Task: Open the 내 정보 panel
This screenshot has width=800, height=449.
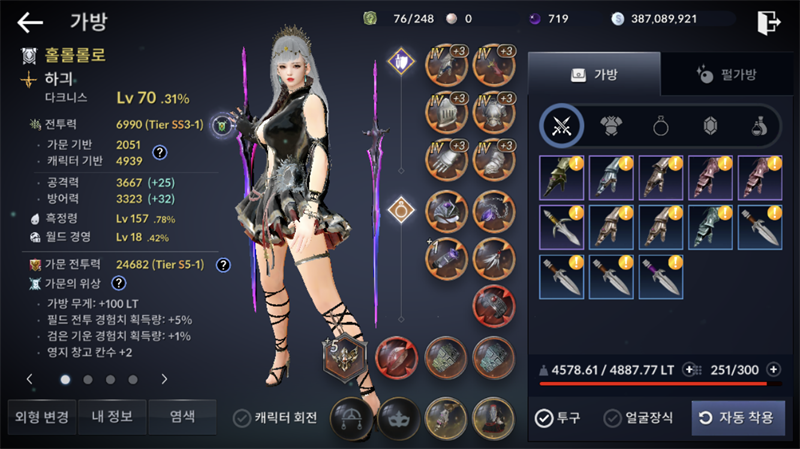Action: click(112, 416)
